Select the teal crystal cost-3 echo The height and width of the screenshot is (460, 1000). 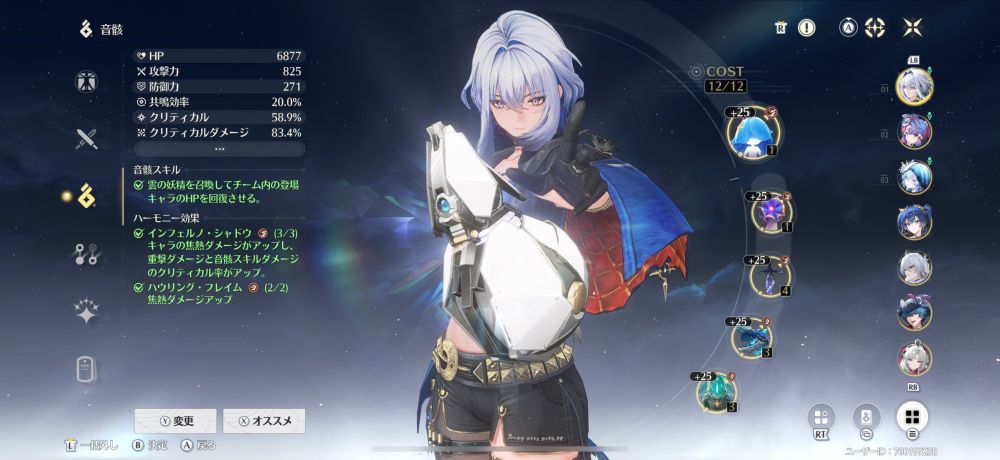pyautogui.click(x=719, y=391)
